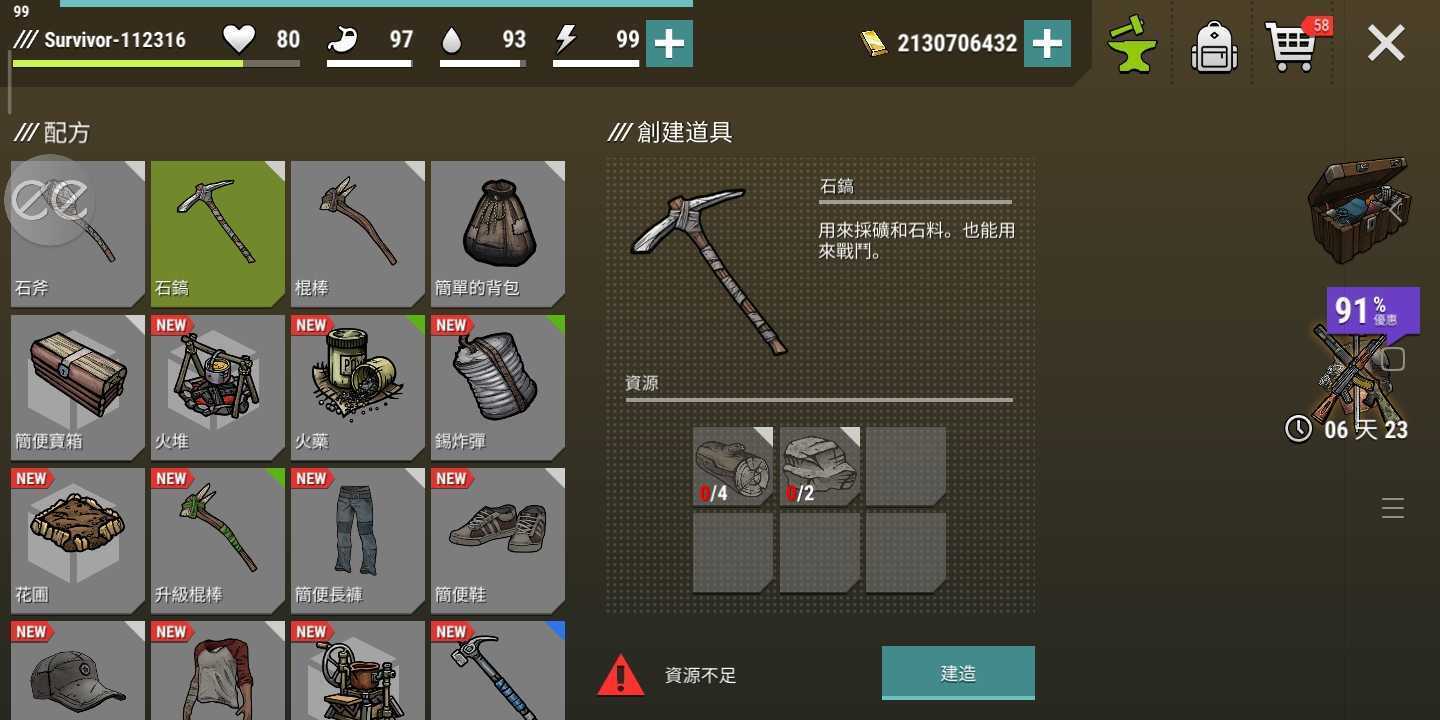Open the 簡單的背包 simple backpack recipe

point(497,230)
